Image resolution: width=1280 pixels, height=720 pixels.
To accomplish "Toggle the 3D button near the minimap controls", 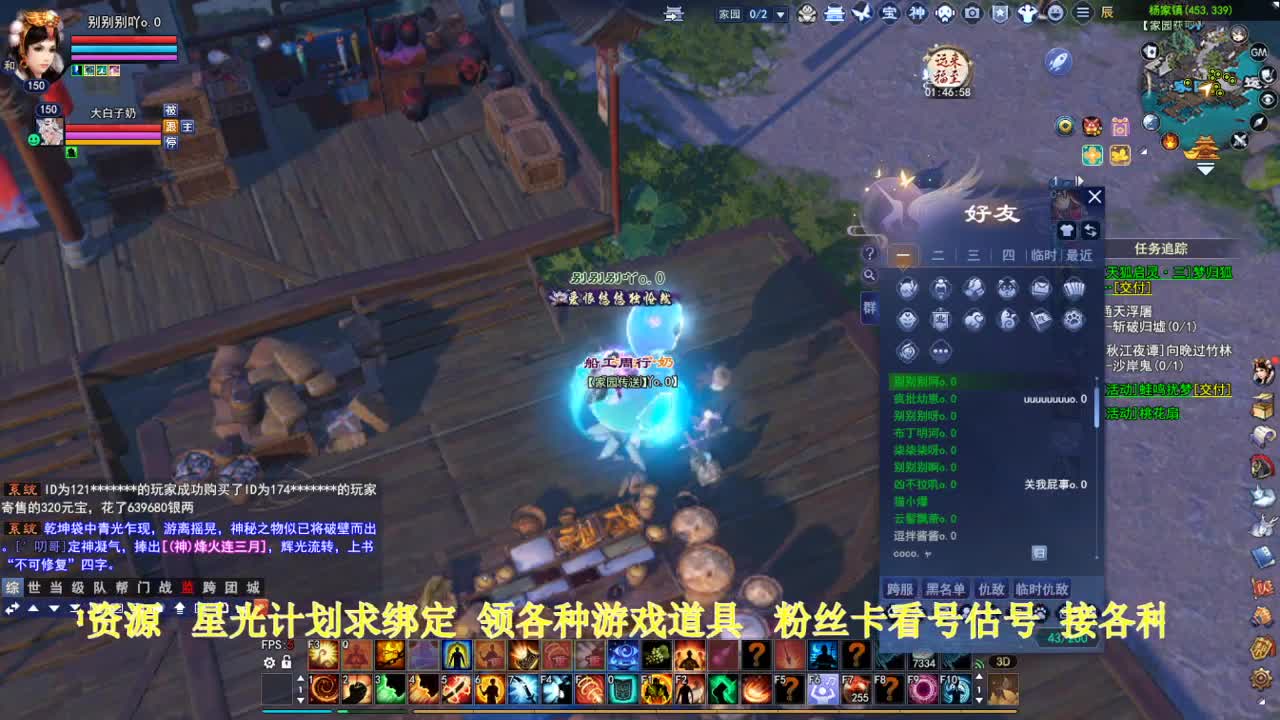I will point(1003,661).
